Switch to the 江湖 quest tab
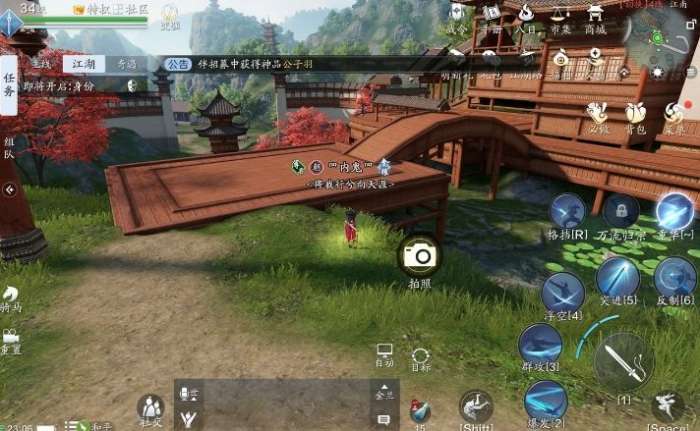 pyautogui.click(x=84, y=64)
